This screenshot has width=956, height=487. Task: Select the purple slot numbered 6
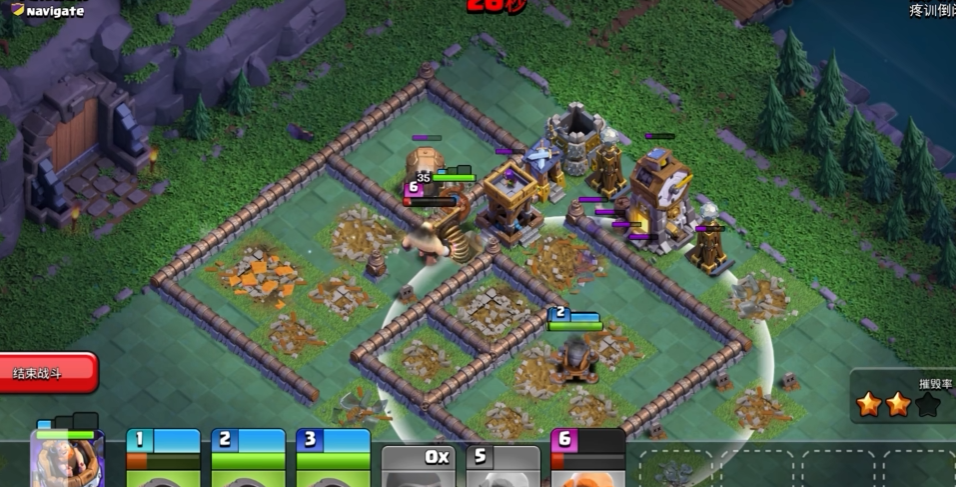click(x=588, y=460)
